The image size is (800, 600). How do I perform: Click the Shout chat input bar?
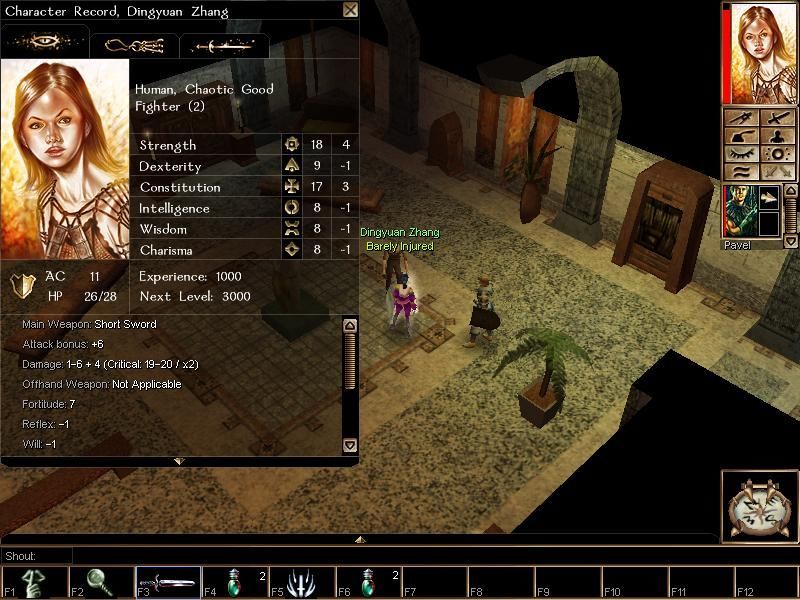(x=380, y=555)
